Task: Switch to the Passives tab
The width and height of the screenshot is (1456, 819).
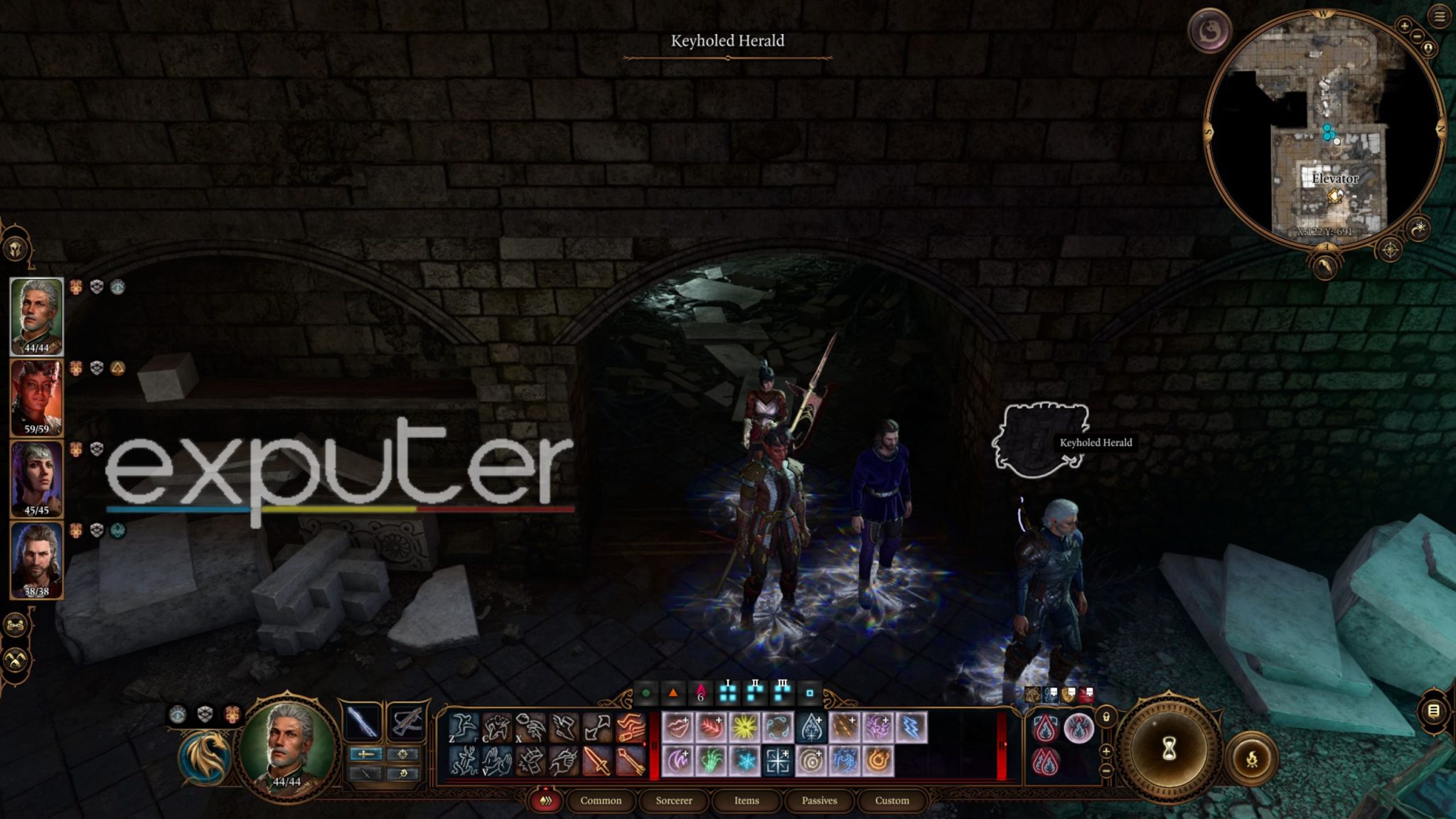Action: pos(819,801)
